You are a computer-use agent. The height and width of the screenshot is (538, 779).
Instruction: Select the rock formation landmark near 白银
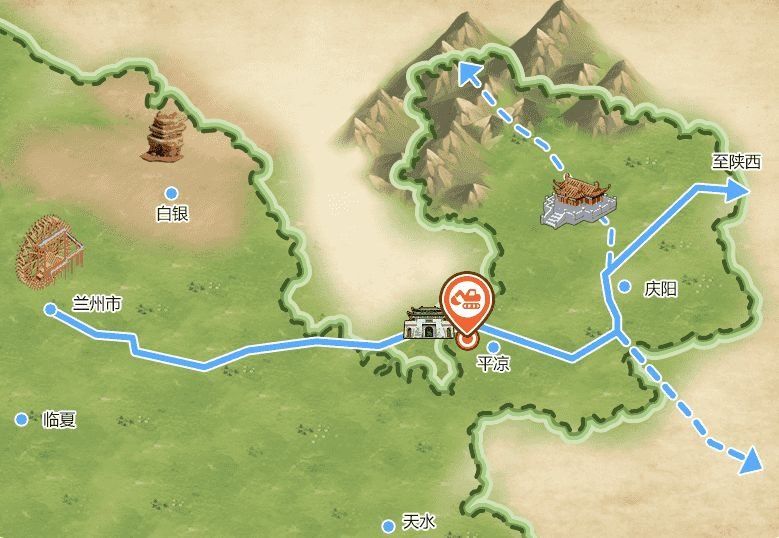coord(163,136)
